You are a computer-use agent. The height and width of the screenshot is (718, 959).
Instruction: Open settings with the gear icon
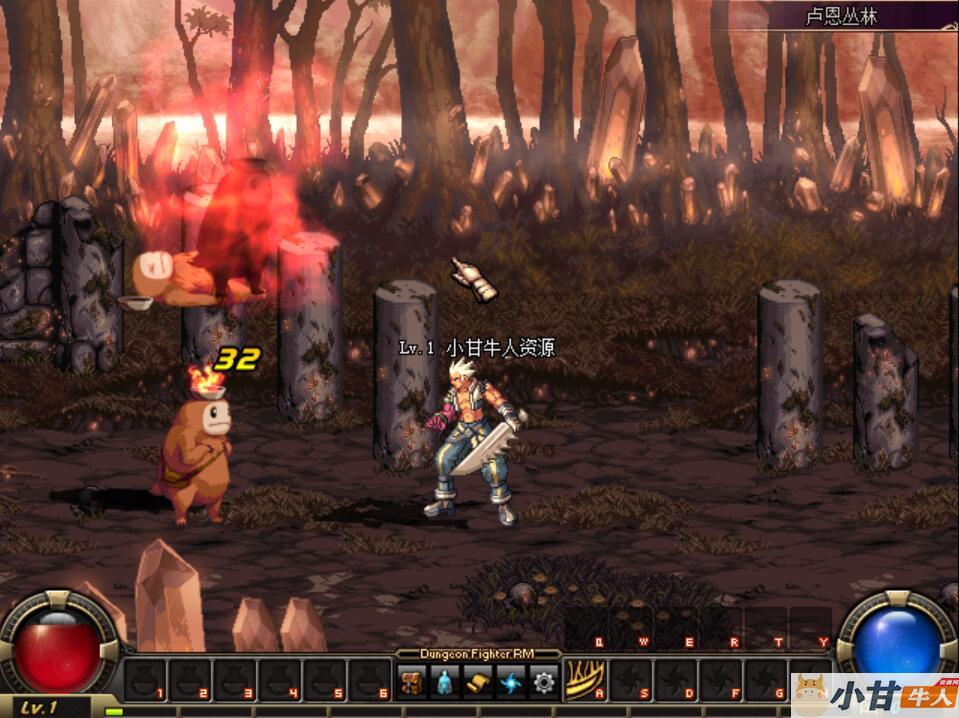pyautogui.click(x=543, y=682)
